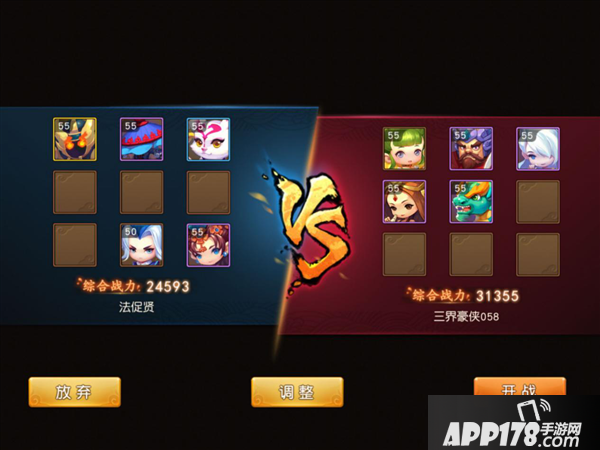
Task: Inspect the enemy girl with red forehead mark
Action: [404, 201]
